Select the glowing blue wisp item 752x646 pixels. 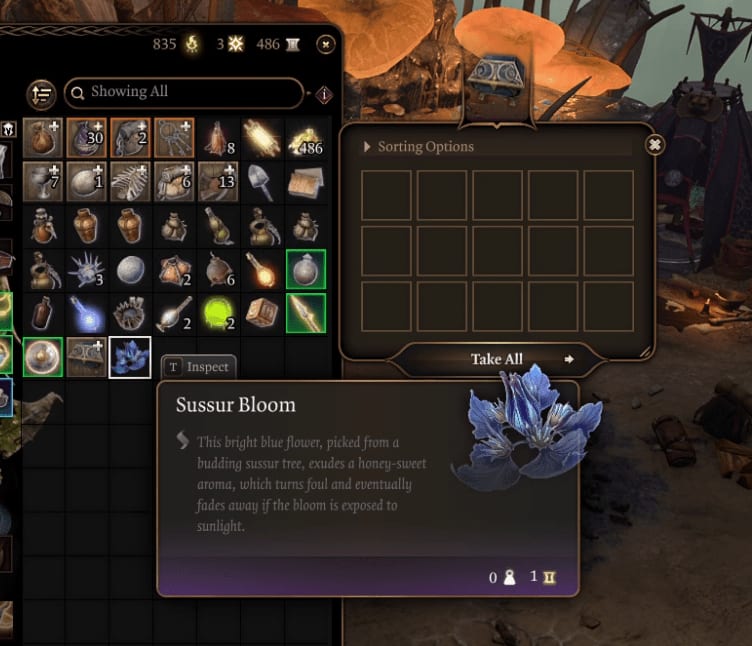(86, 314)
